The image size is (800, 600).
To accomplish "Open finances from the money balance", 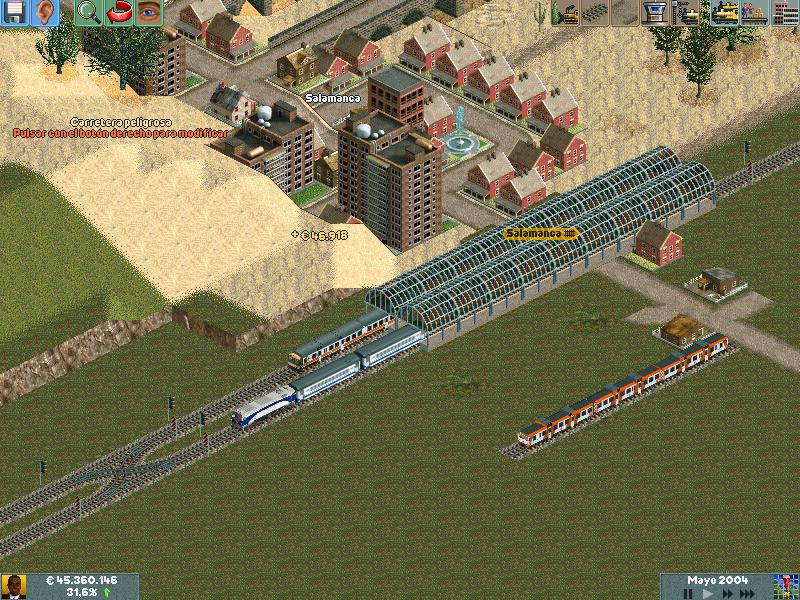I will pos(82,580).
